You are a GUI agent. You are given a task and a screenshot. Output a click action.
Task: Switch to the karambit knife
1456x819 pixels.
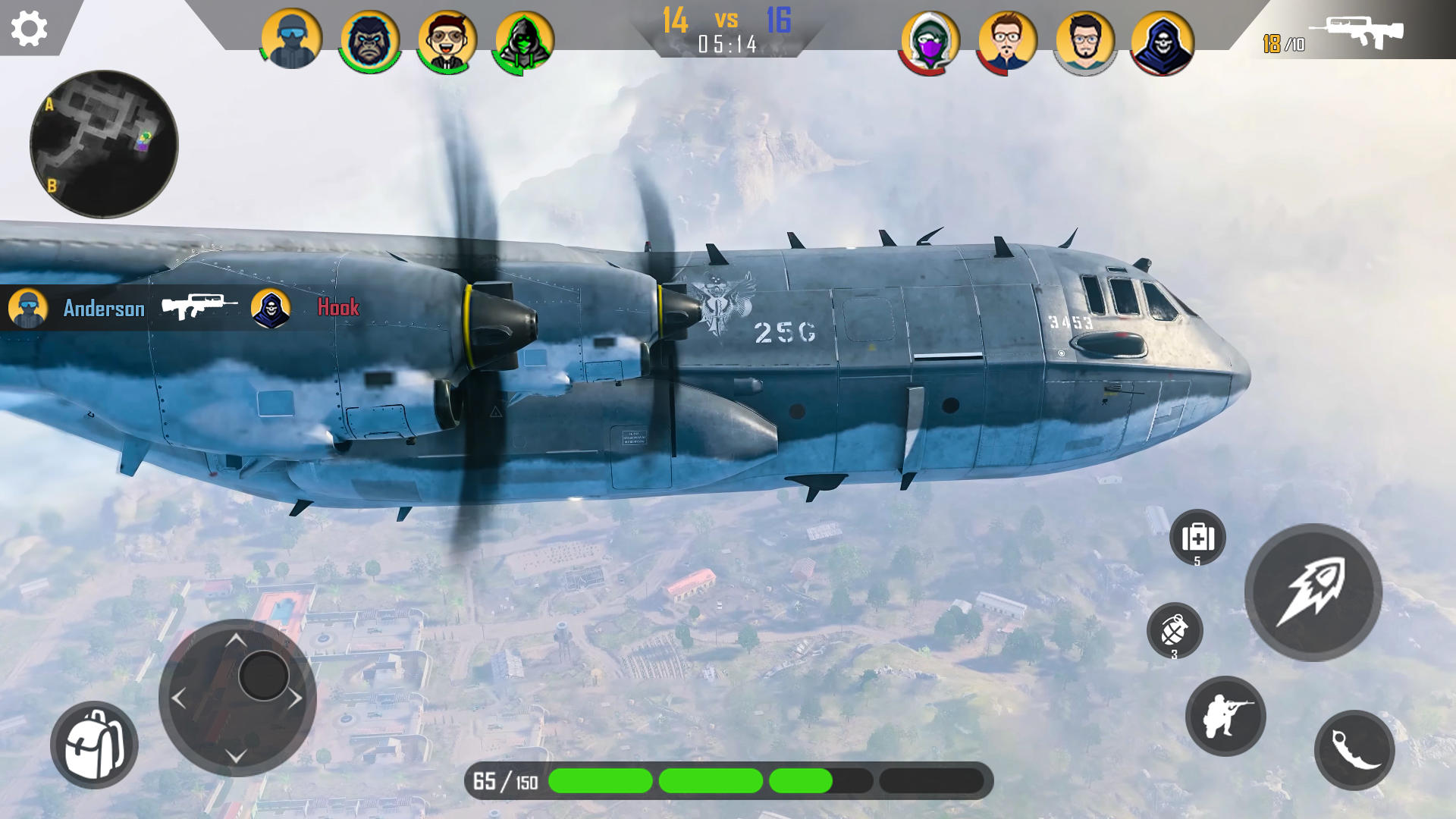(x=1354, y=750)
